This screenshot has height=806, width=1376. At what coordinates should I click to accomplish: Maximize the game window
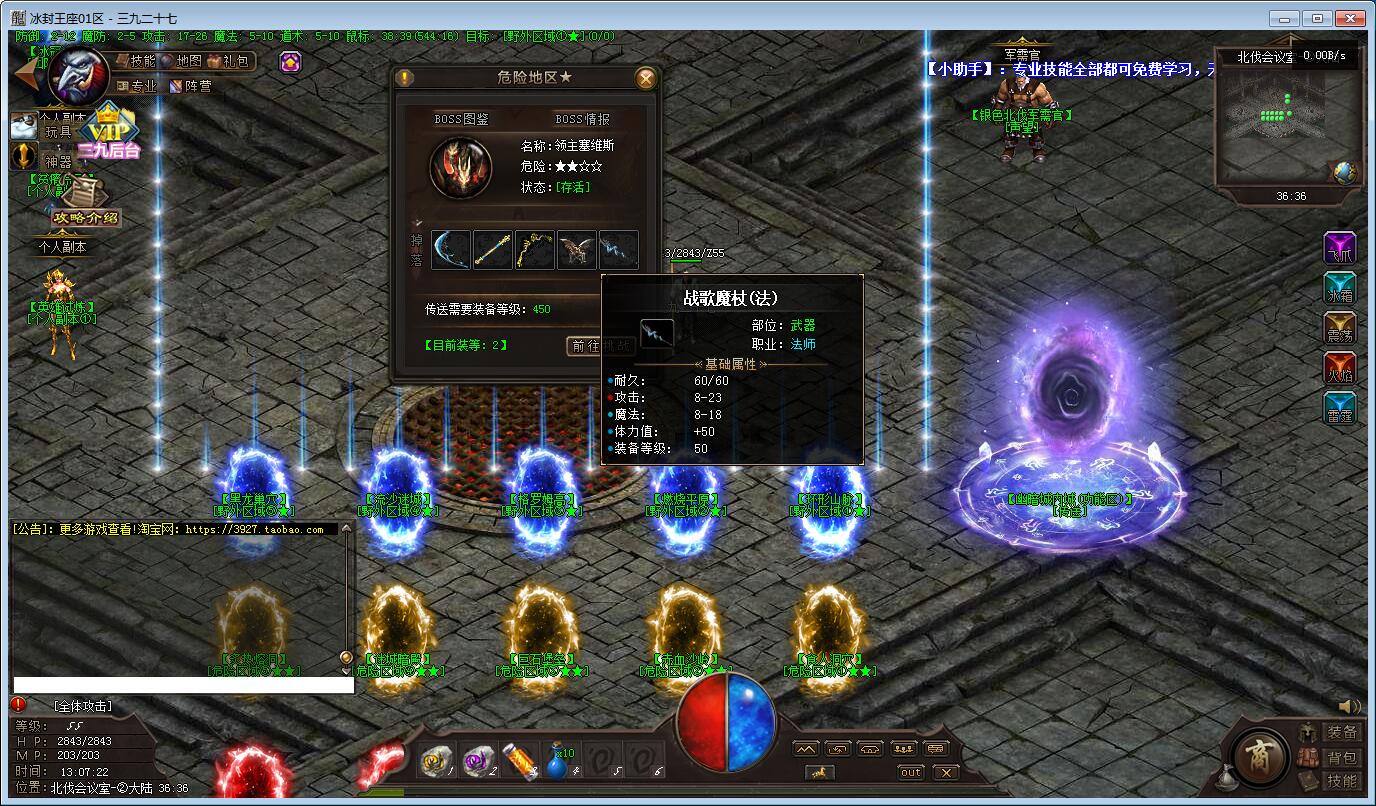[x=1318, y=18]
